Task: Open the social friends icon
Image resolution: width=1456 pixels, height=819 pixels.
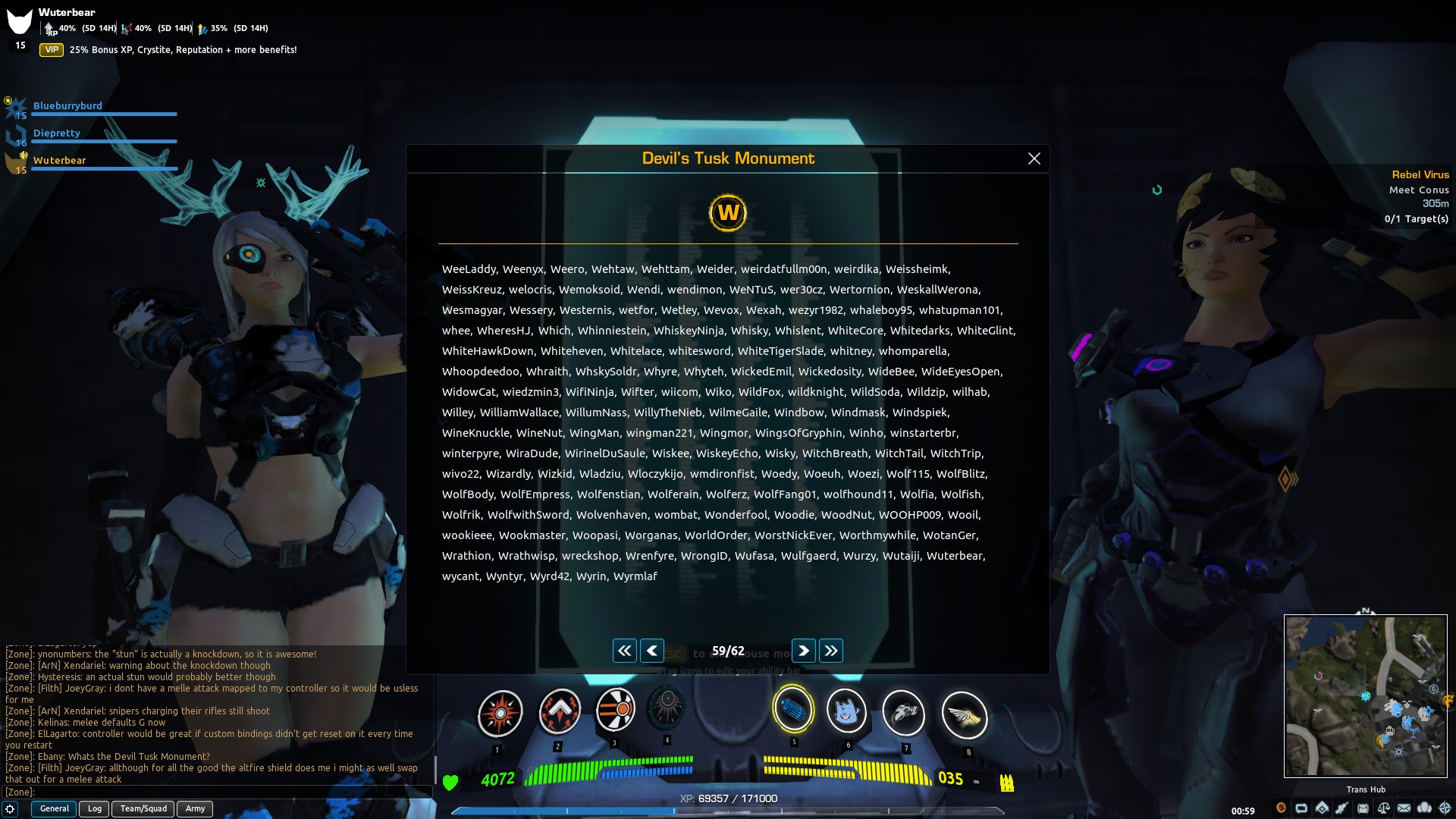Action: point(1426,808)
